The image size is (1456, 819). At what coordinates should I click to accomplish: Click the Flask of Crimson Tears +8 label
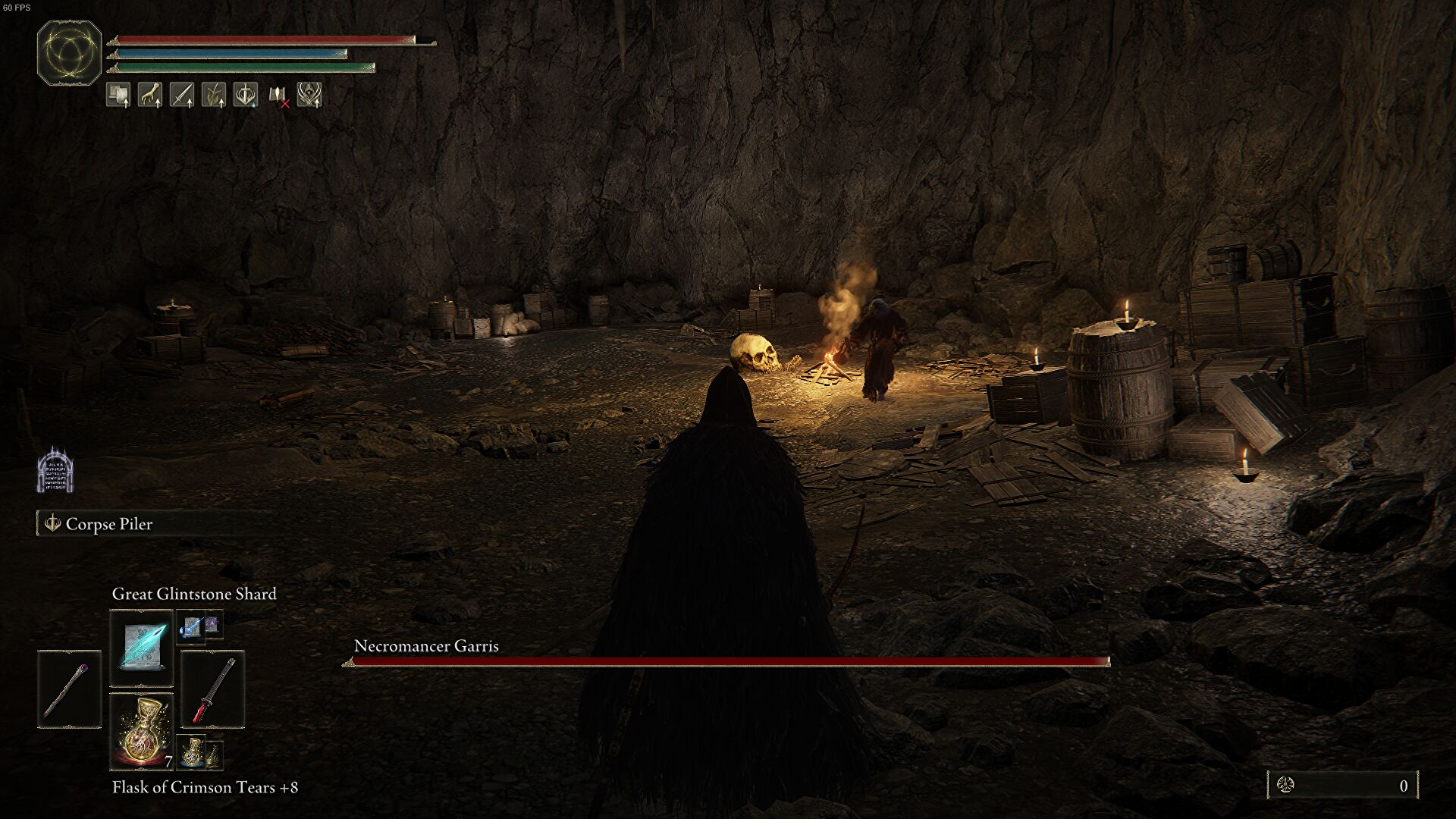[x=203, y=787]
